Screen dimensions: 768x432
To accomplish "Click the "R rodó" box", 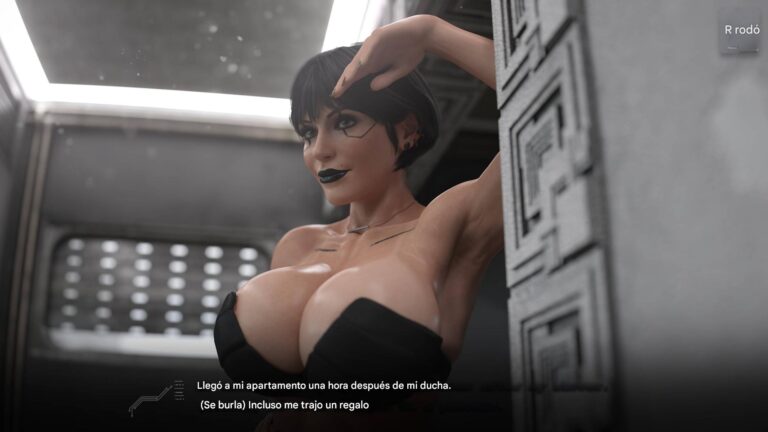I will pos(741,31).
